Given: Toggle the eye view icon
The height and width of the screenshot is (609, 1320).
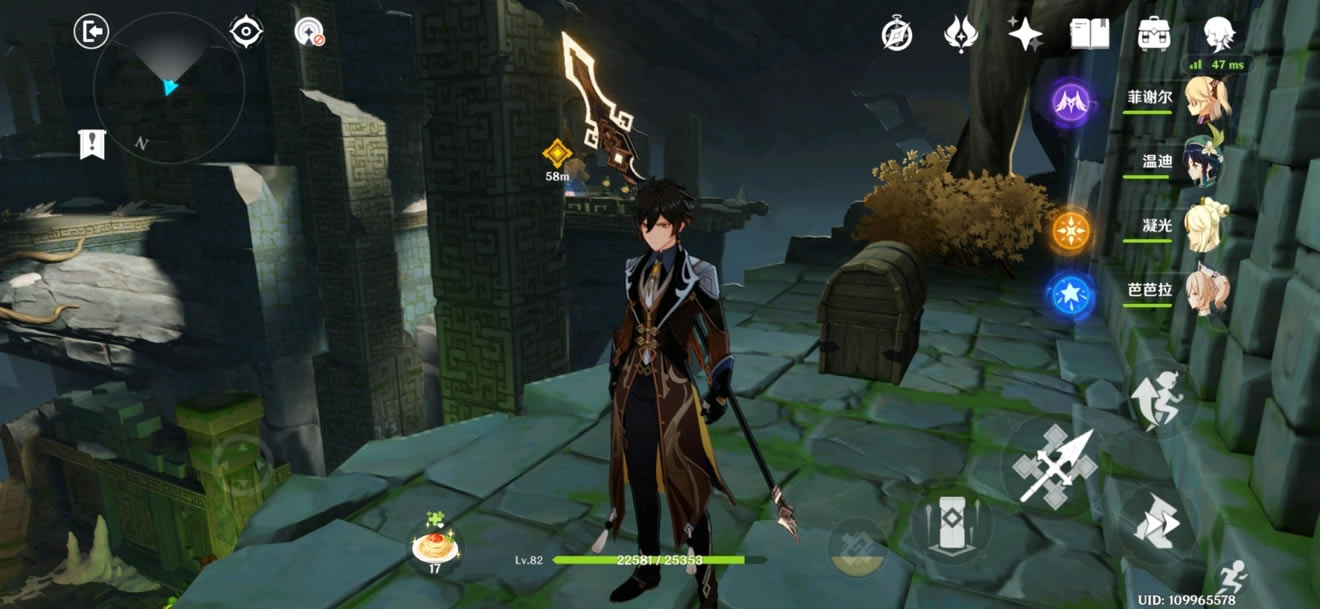Looking at the screenshot, I should click(246, 32).
